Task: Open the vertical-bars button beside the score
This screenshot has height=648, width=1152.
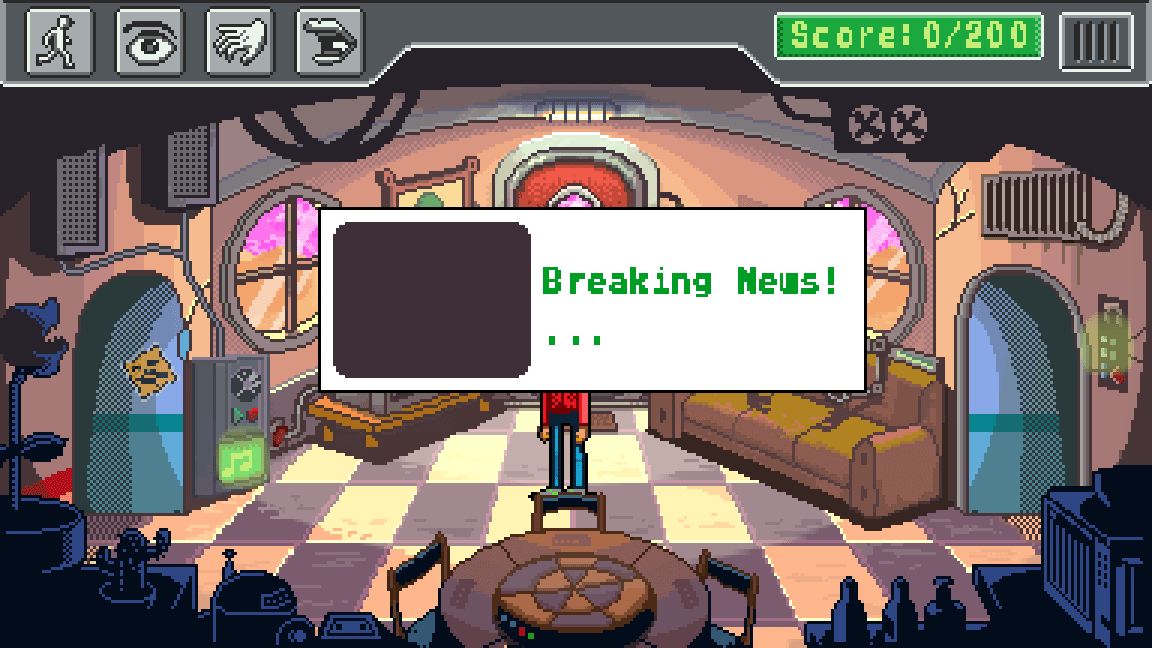Action: coord(1096,41)
